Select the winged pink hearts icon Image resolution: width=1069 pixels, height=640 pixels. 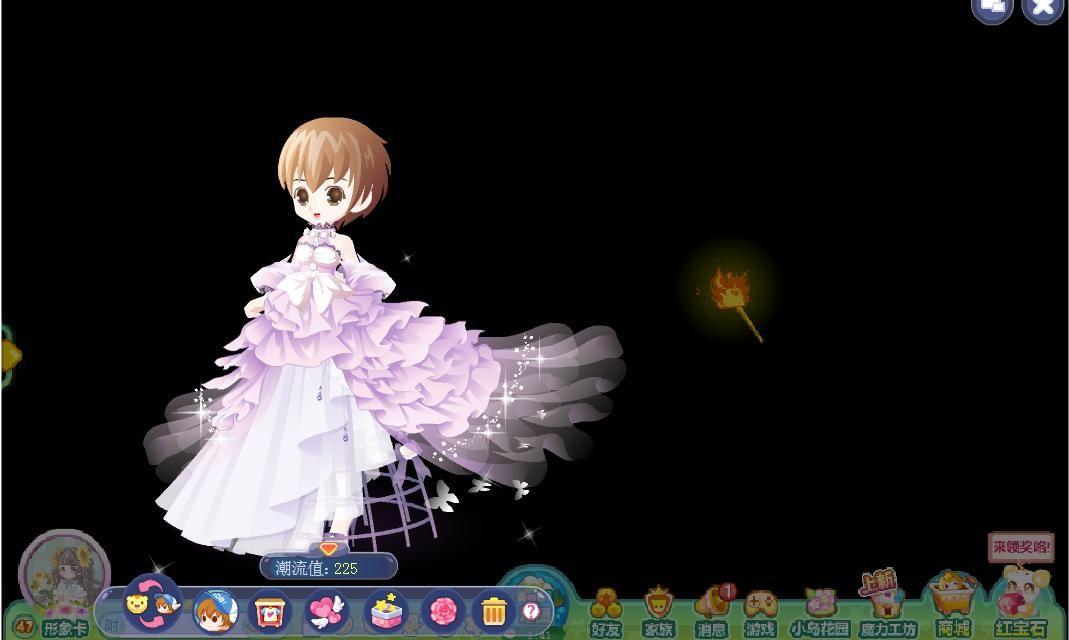tap(326, 610)
